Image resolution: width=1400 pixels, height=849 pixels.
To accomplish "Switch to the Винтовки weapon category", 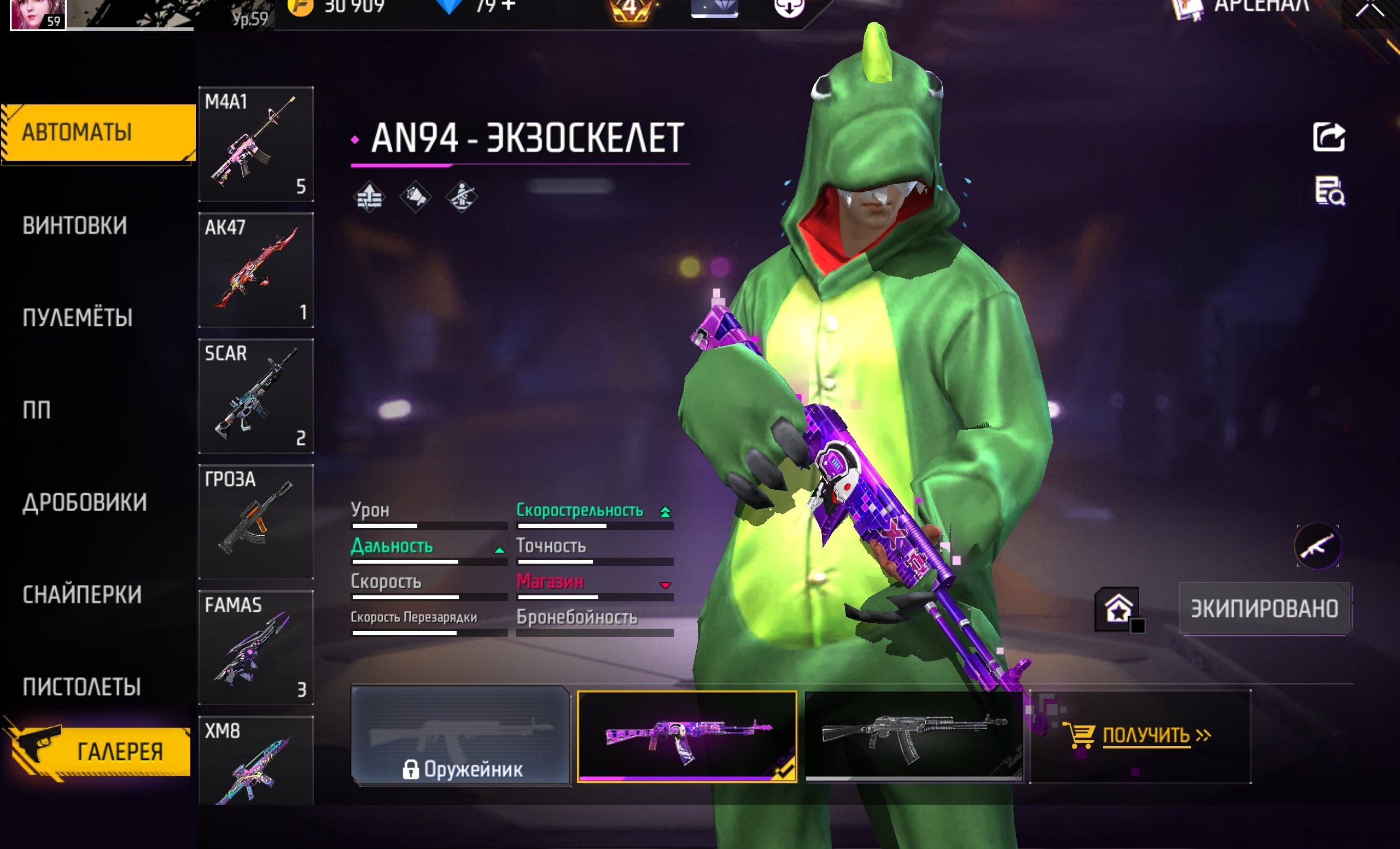I will coord(75,225).
